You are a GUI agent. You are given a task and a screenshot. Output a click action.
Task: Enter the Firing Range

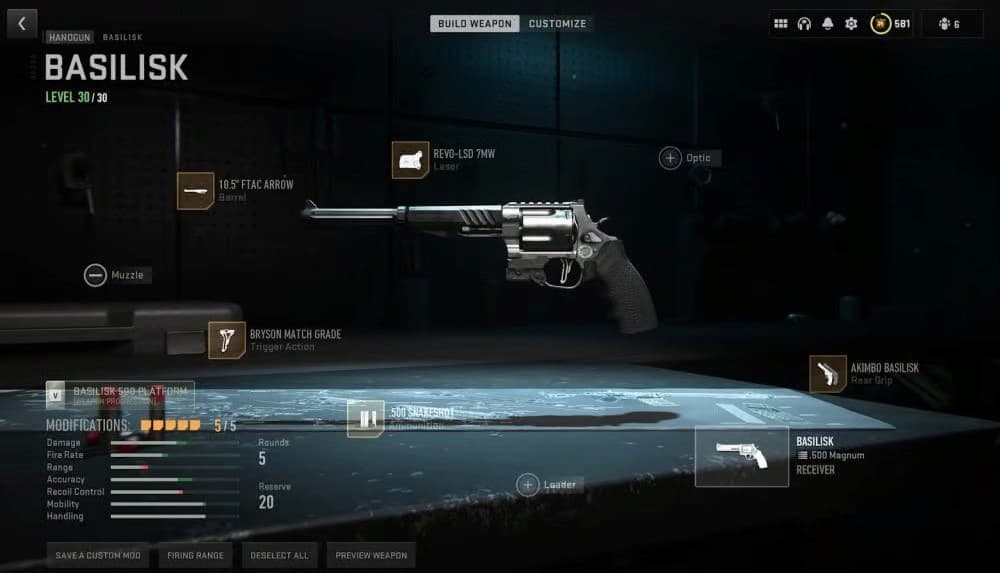tap(195, 555)
